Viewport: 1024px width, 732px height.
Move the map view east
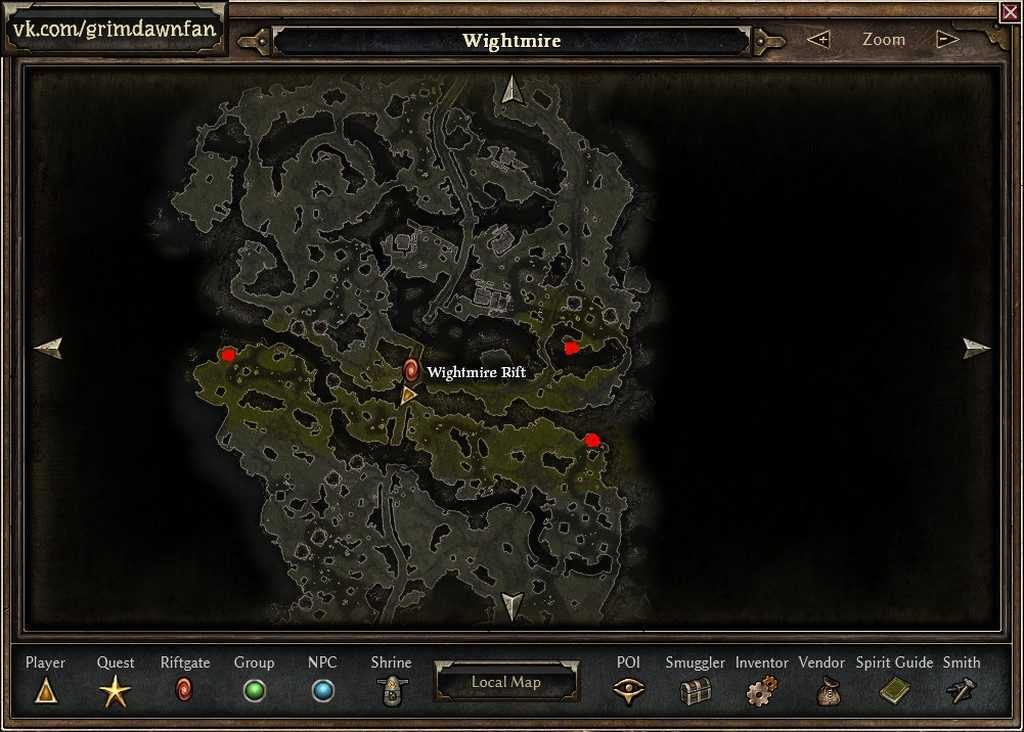pos(976,348)
